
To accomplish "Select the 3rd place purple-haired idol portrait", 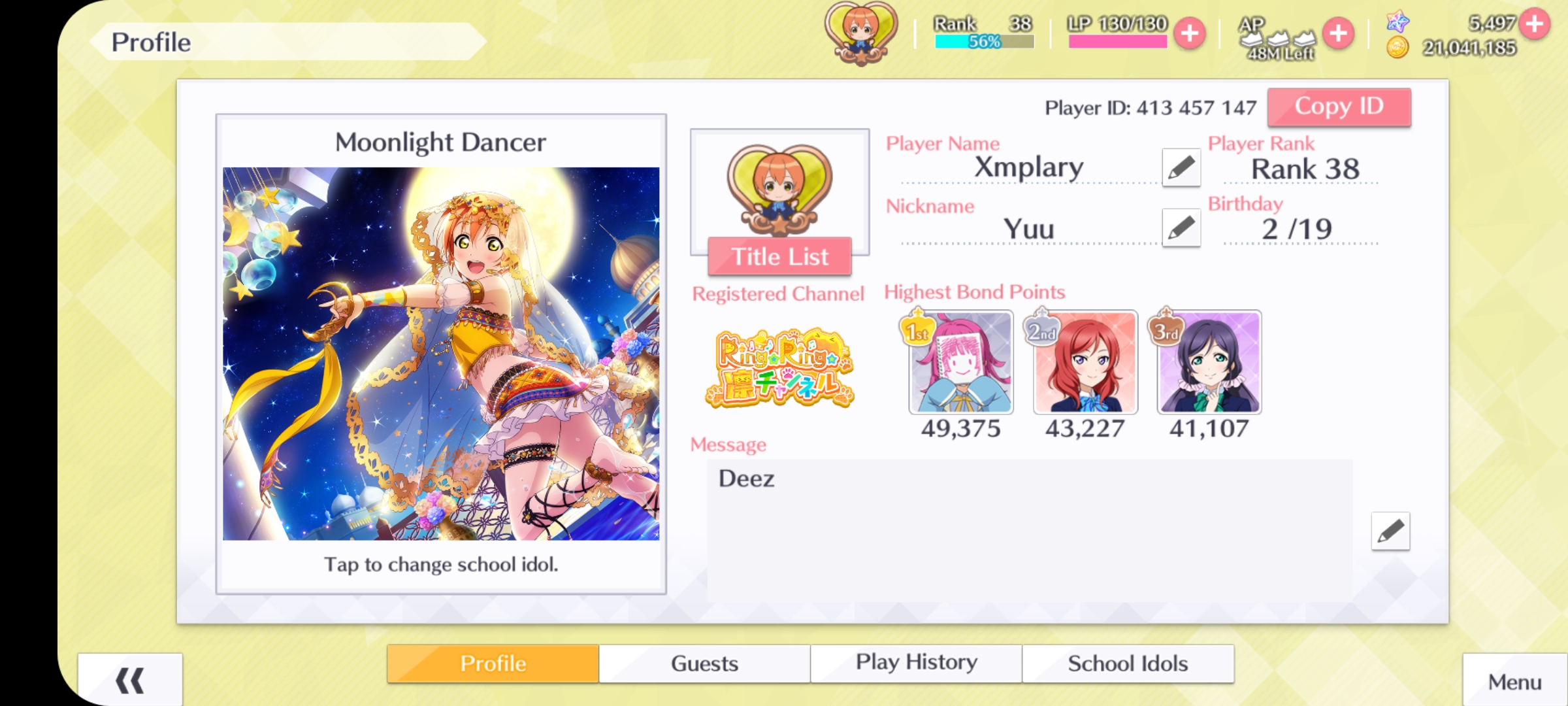I will tap(1209, 362).
